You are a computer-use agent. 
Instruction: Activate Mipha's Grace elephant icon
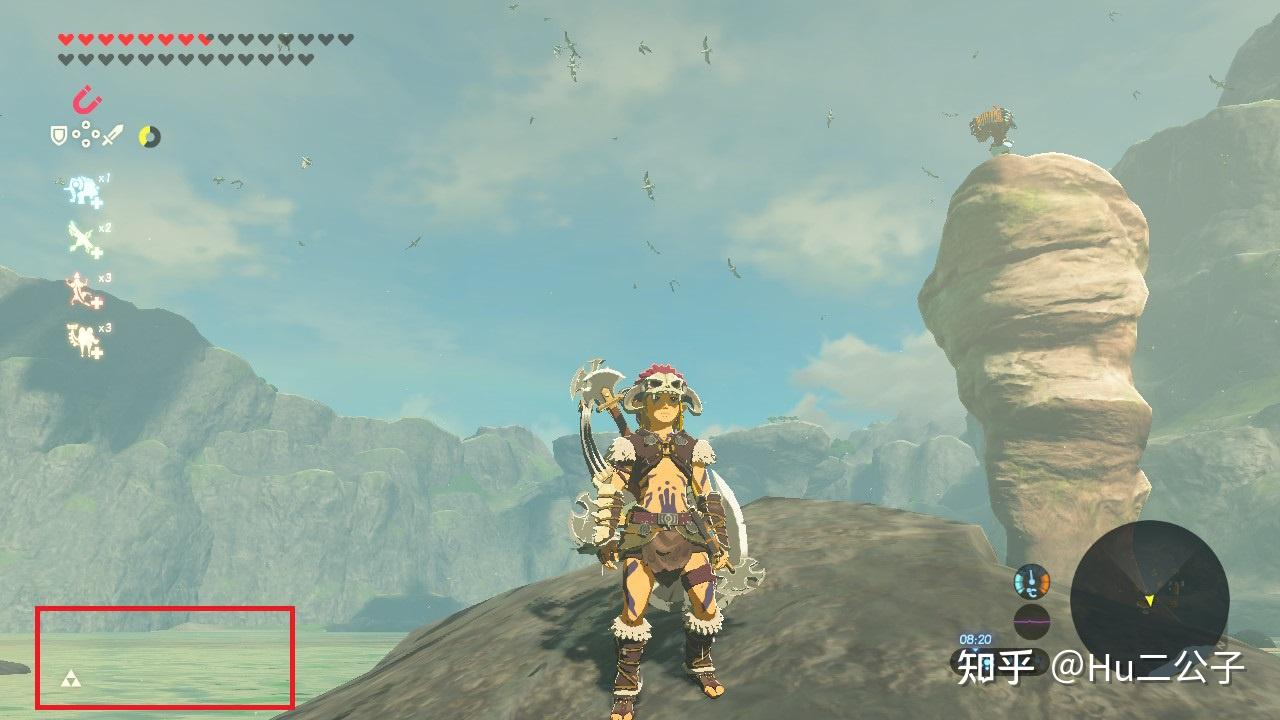coord(82,190)
